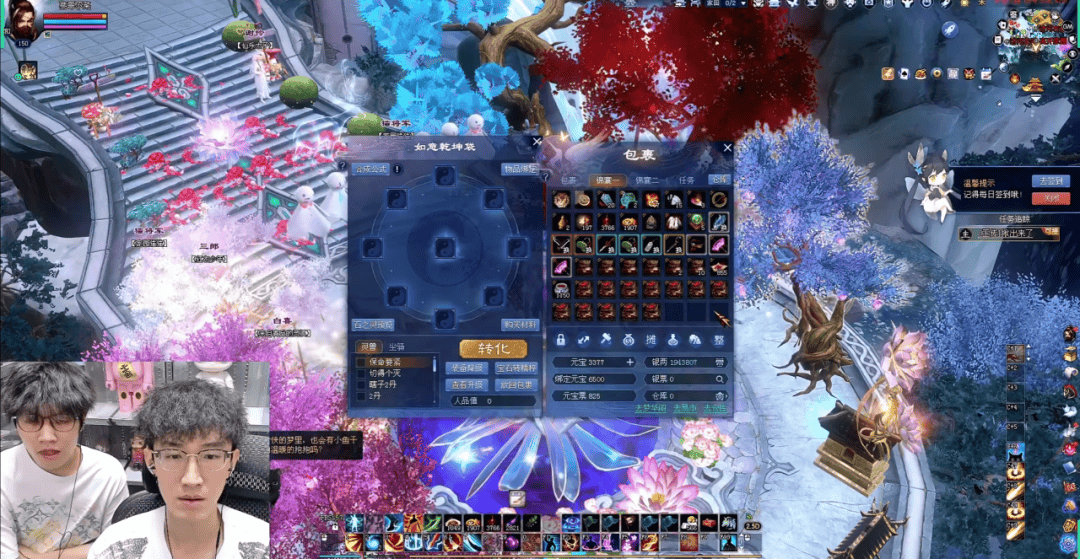Switch to the 锦囊二 bag tab
The image size is (1080, 559).
pyautogui.click(x=647, y=180)
